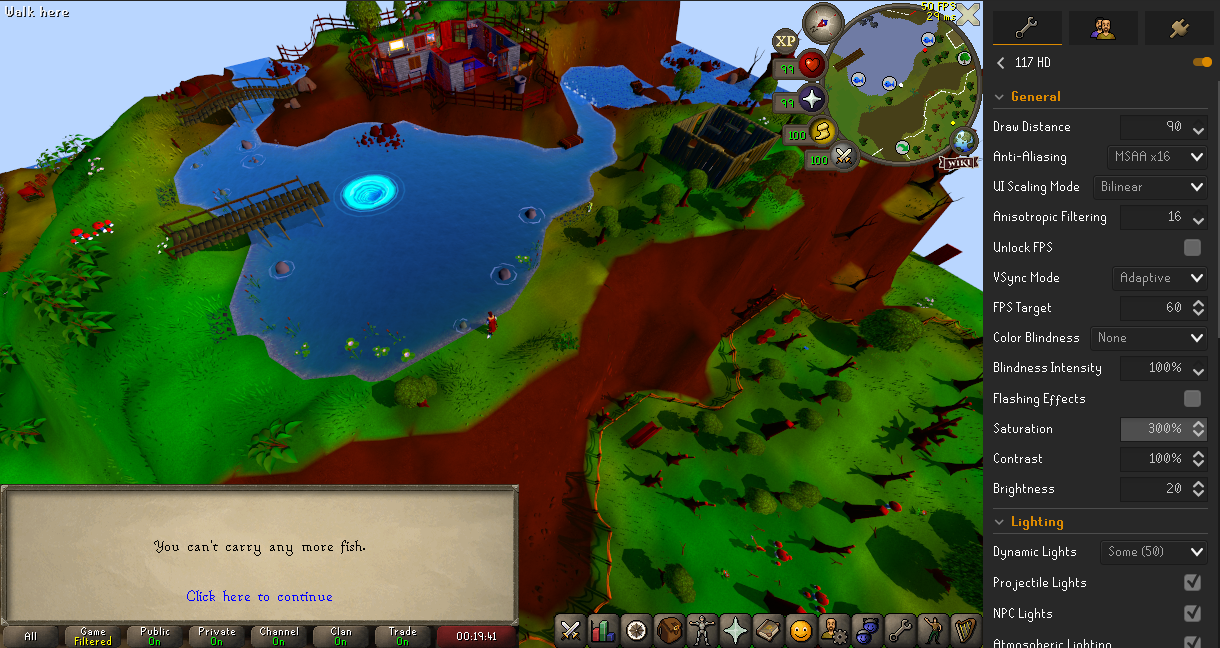Toggle the XP drops orb

[786, 41]
